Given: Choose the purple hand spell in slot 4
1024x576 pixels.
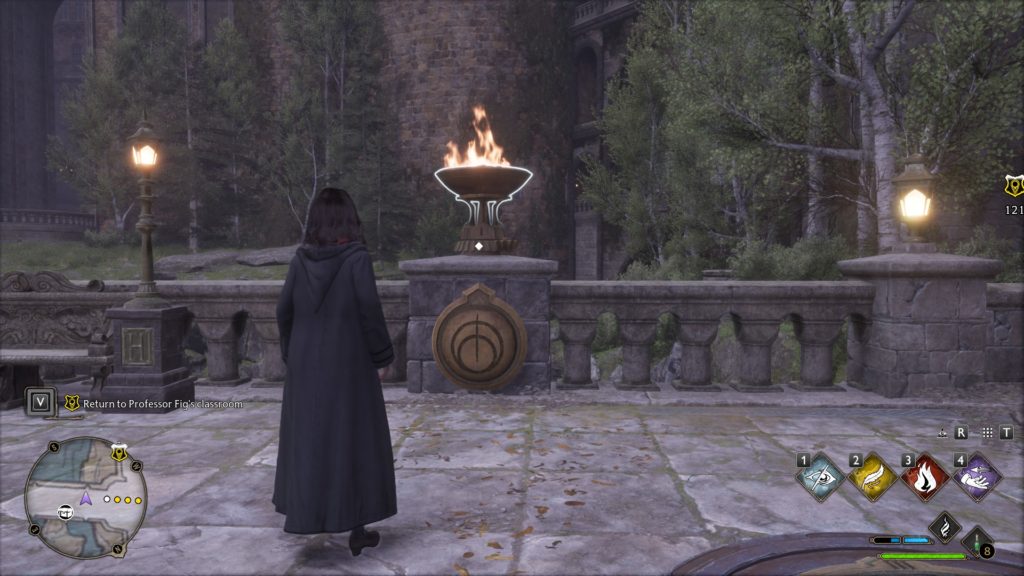Looking at the screenshot, I should click(976, 478).
